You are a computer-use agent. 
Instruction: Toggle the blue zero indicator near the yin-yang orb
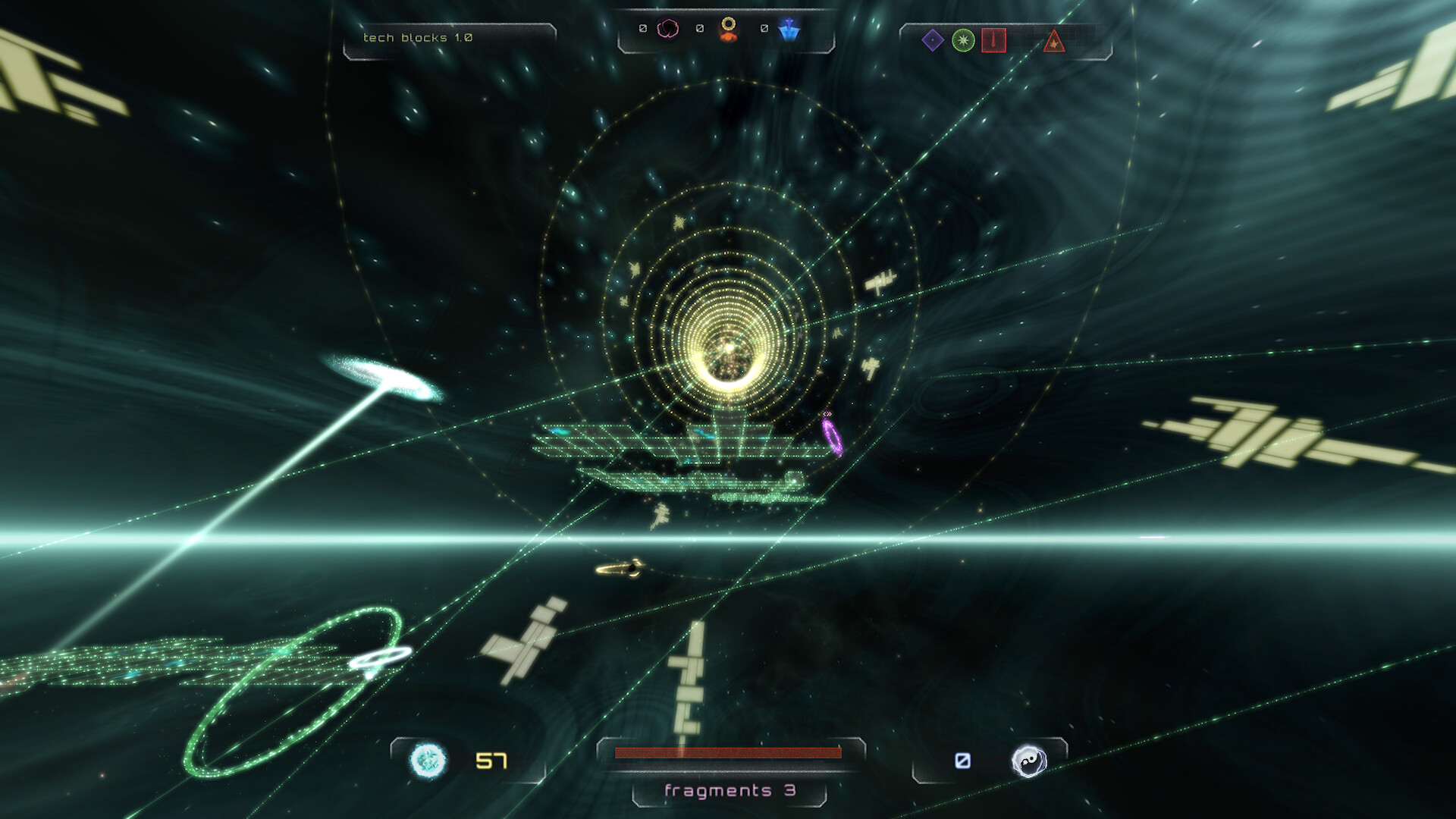pyautogui.click(x=962, y=759)
